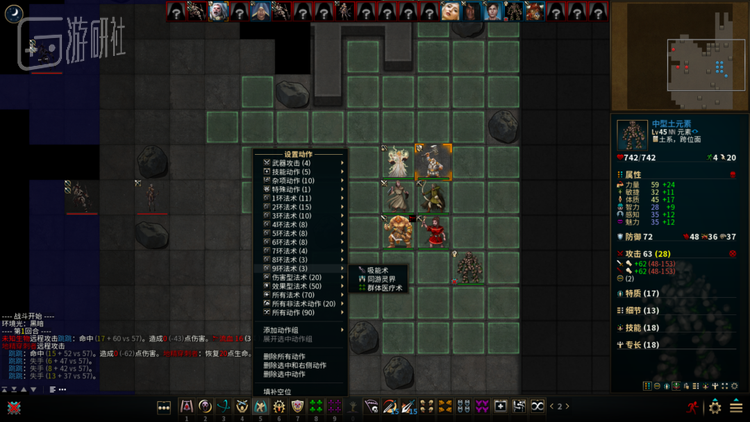
Task: Open the hamburger main menu button
Action: point(738,407)
